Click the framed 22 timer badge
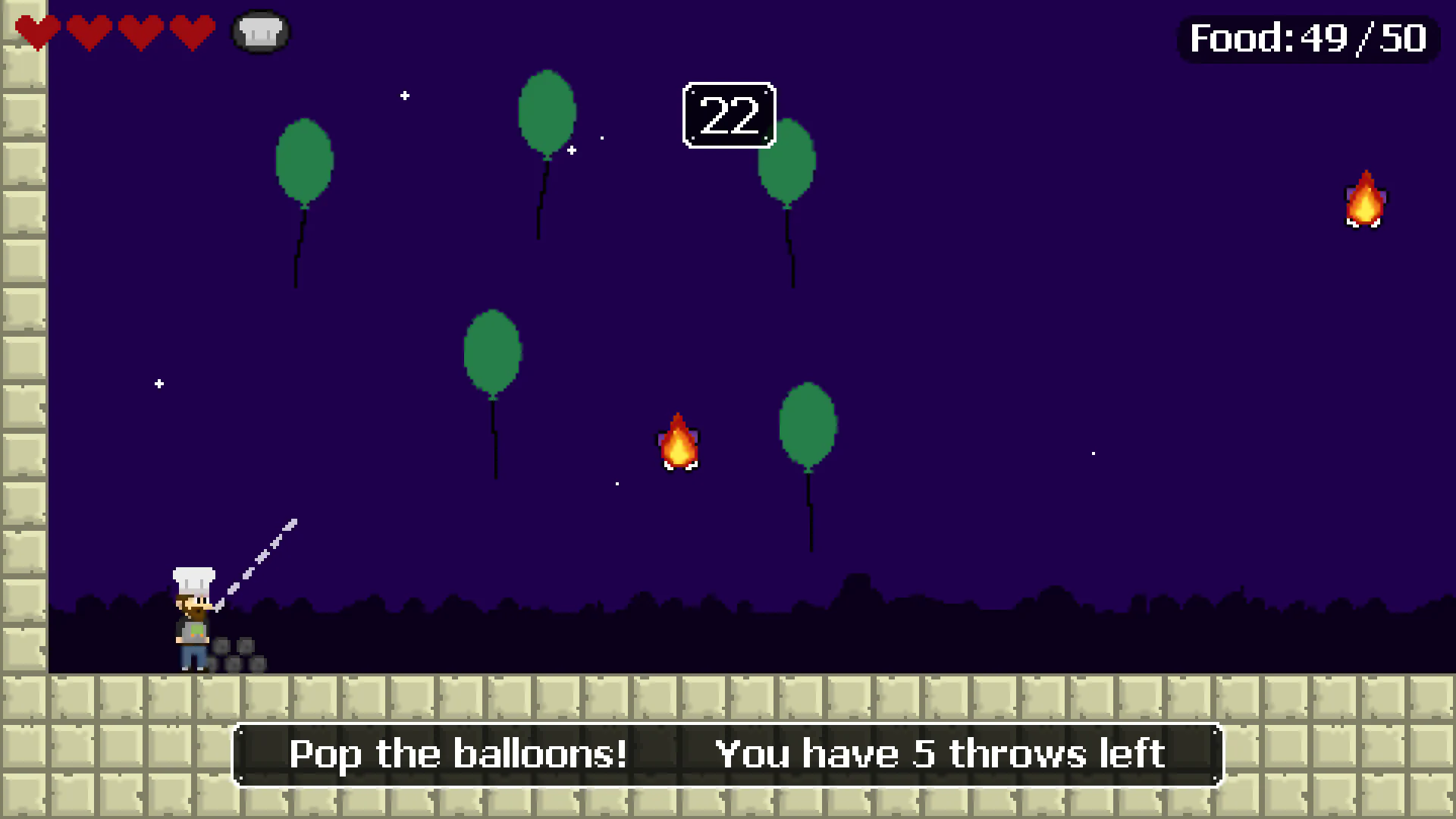This screenshot has height=819, width=1456. (729, 115)
